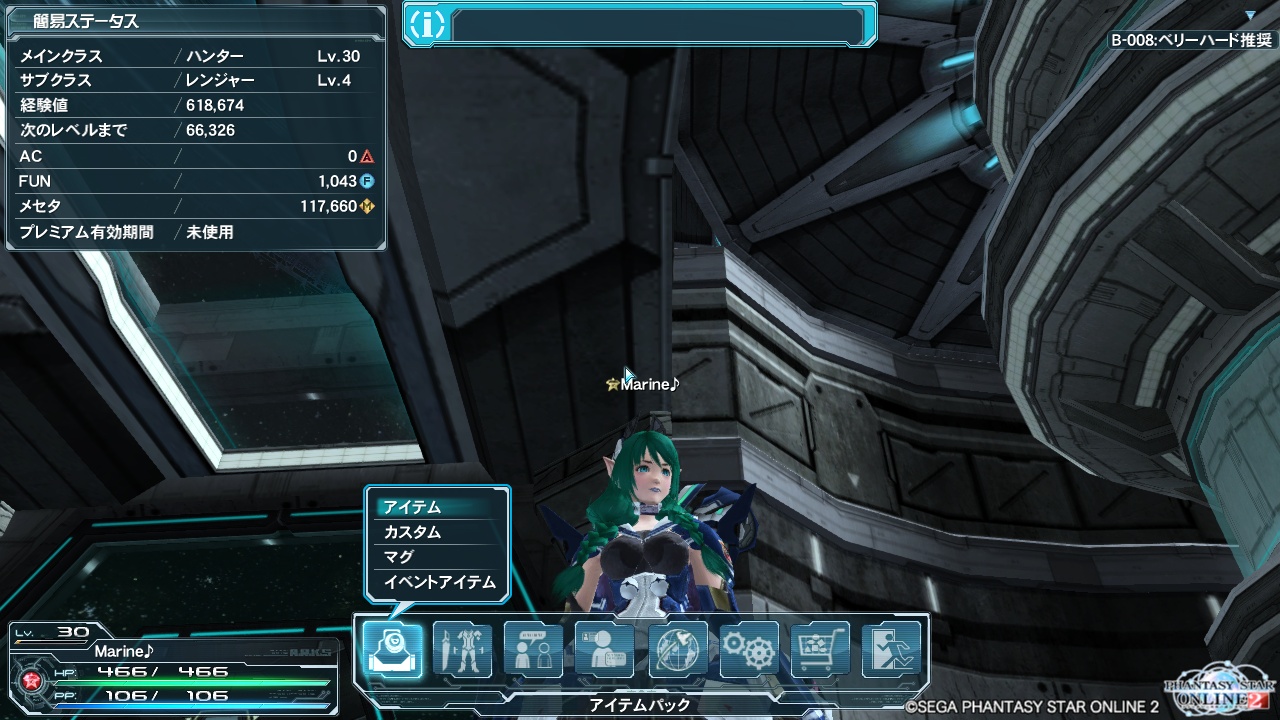Open the communication menu with two people icon

coord(533,650)
